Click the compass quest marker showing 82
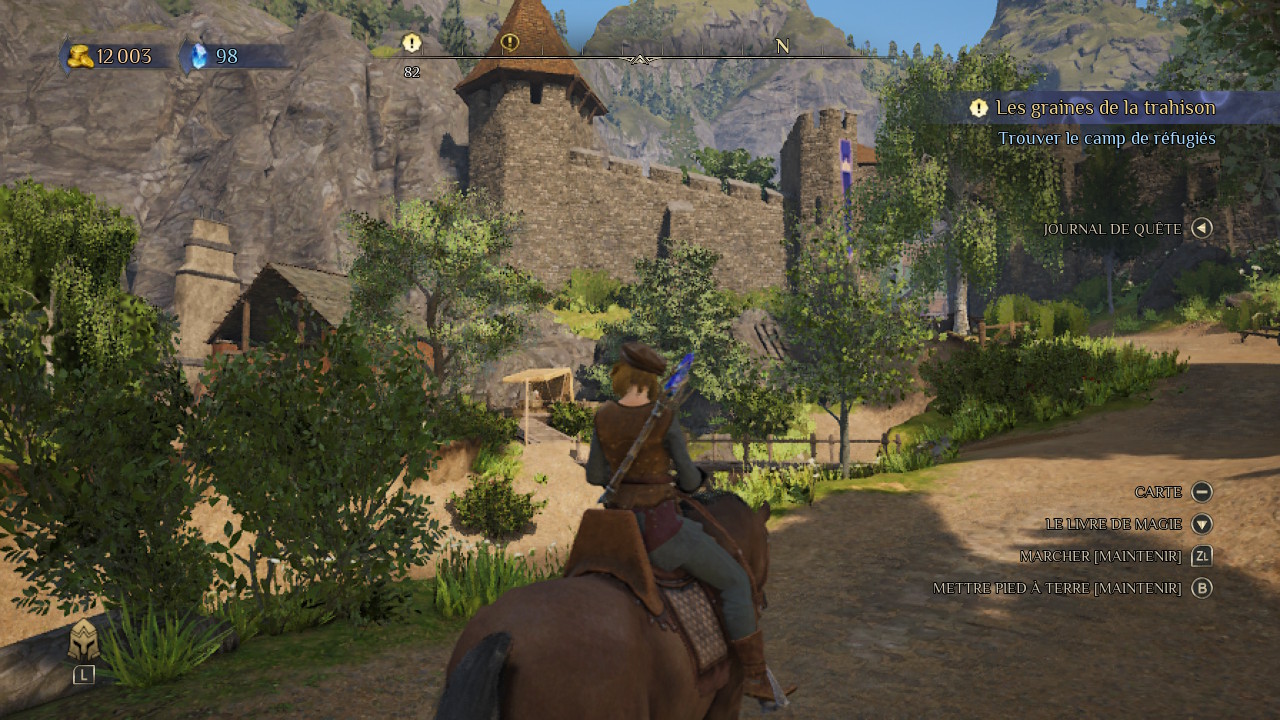Screen dimensions: 1280x720 point(411,44)
